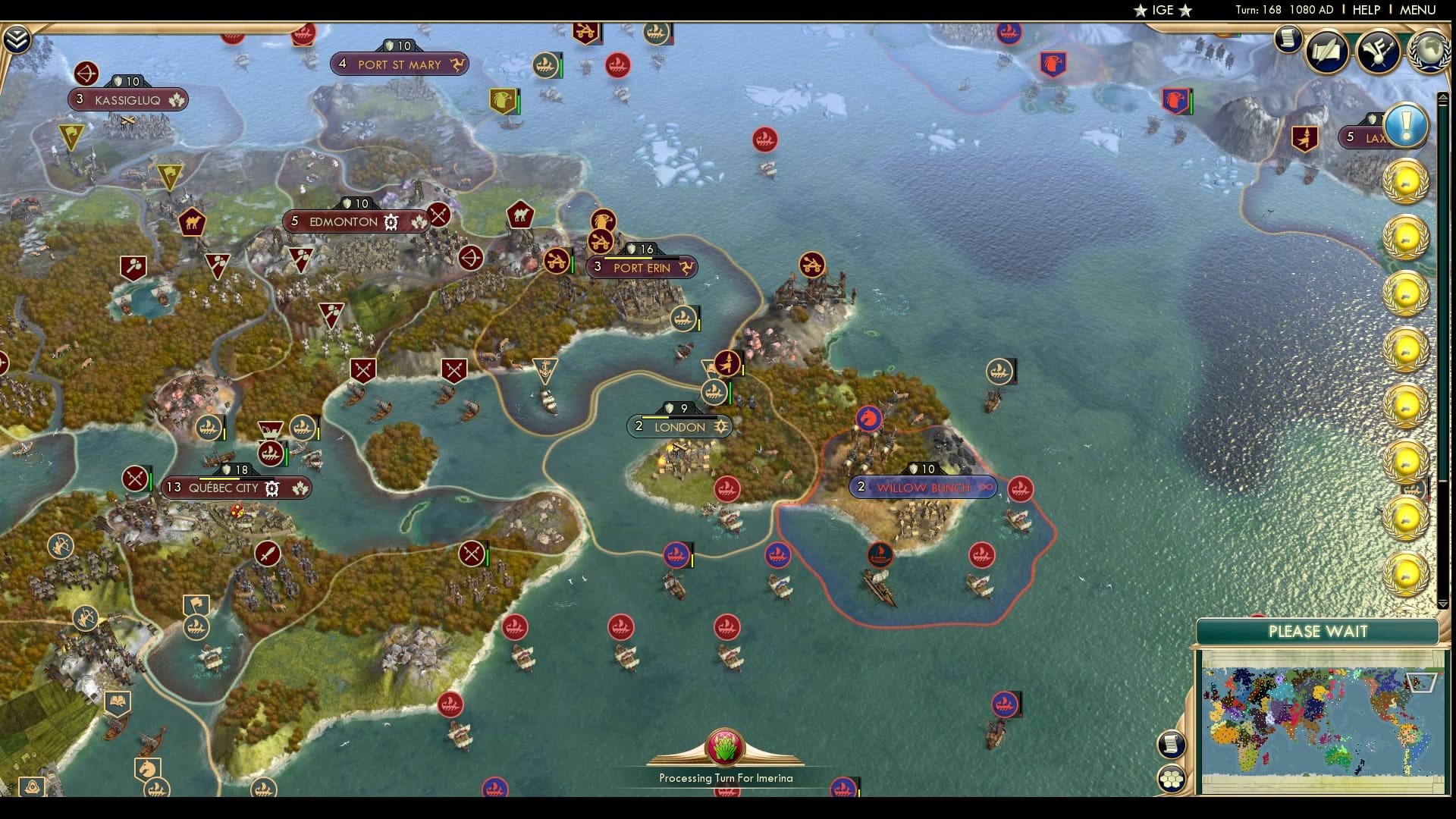Screen dimensions: 1456x819
Task: Click the blue cavalry unit icon near Willow Bunch
Action: point(869,417)
